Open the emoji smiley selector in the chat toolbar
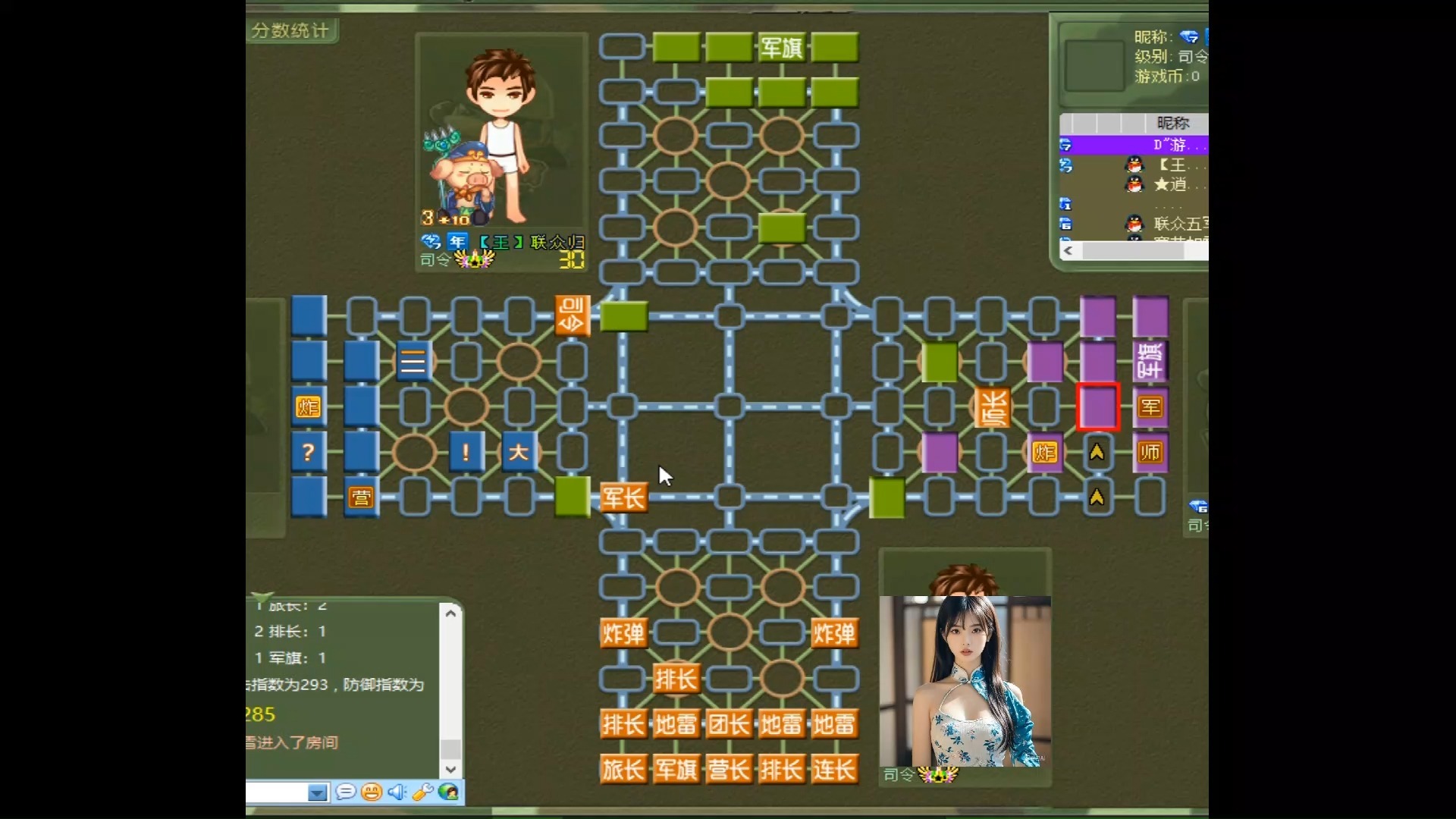Screen dimensions: 1456x819 click(372, 792)
